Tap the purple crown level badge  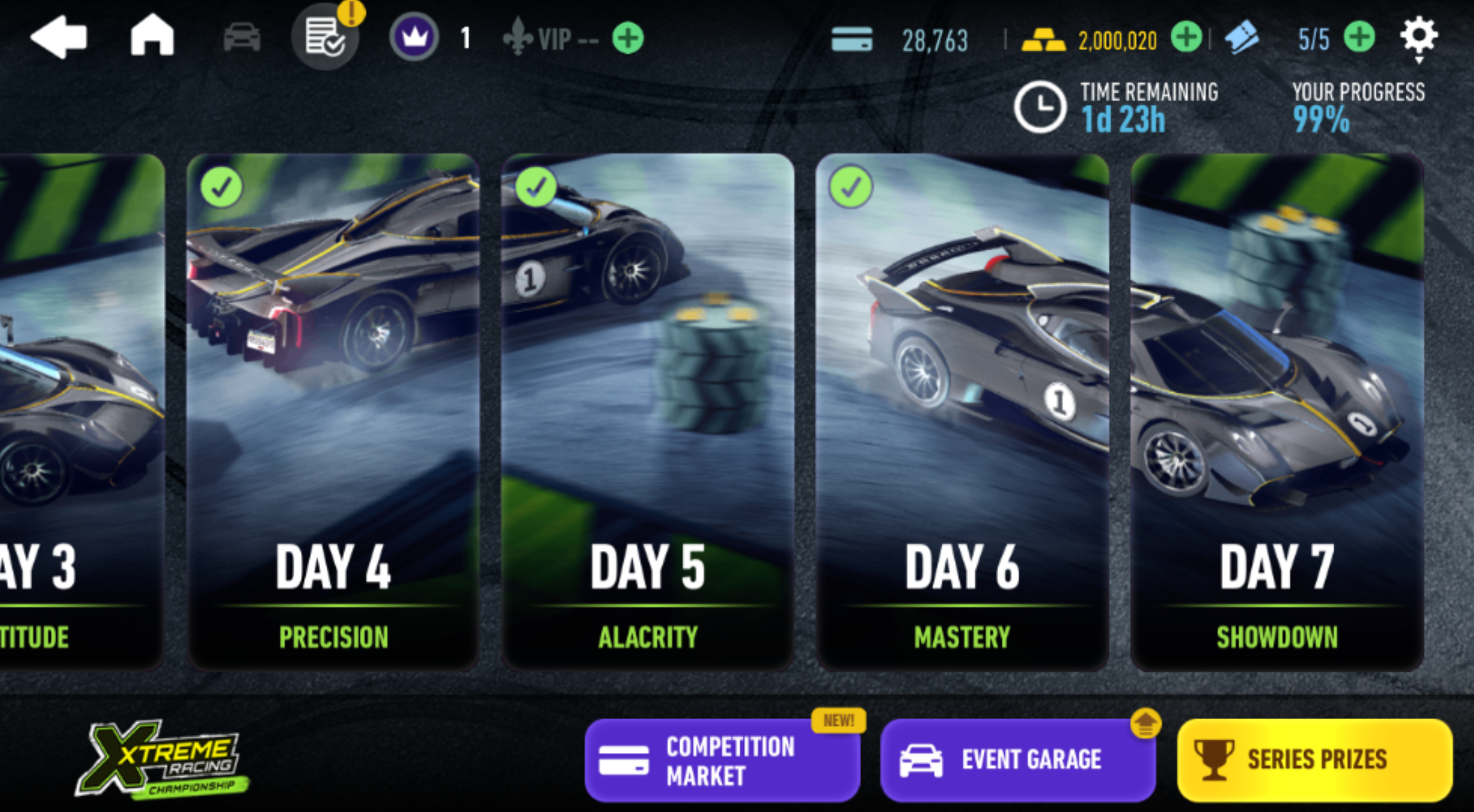click(x=414, y=37)
